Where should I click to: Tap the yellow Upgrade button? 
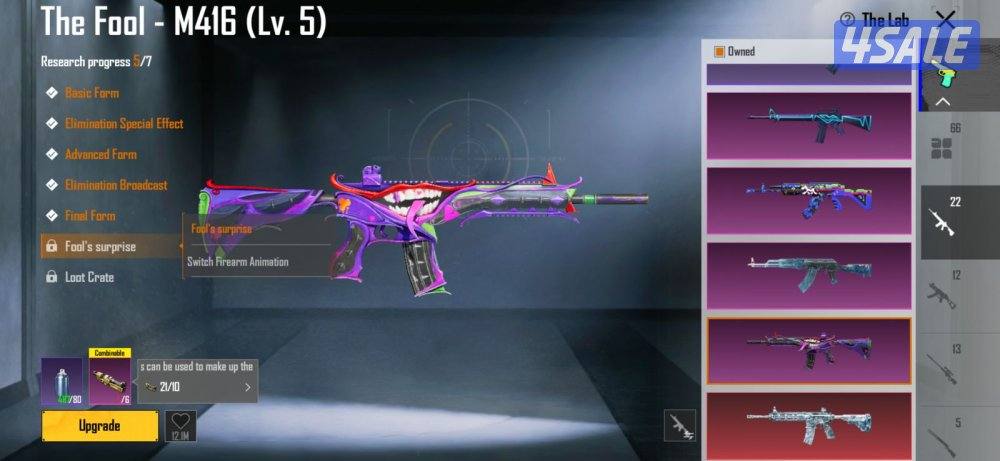pyautogui.click(x=100, y=426)
